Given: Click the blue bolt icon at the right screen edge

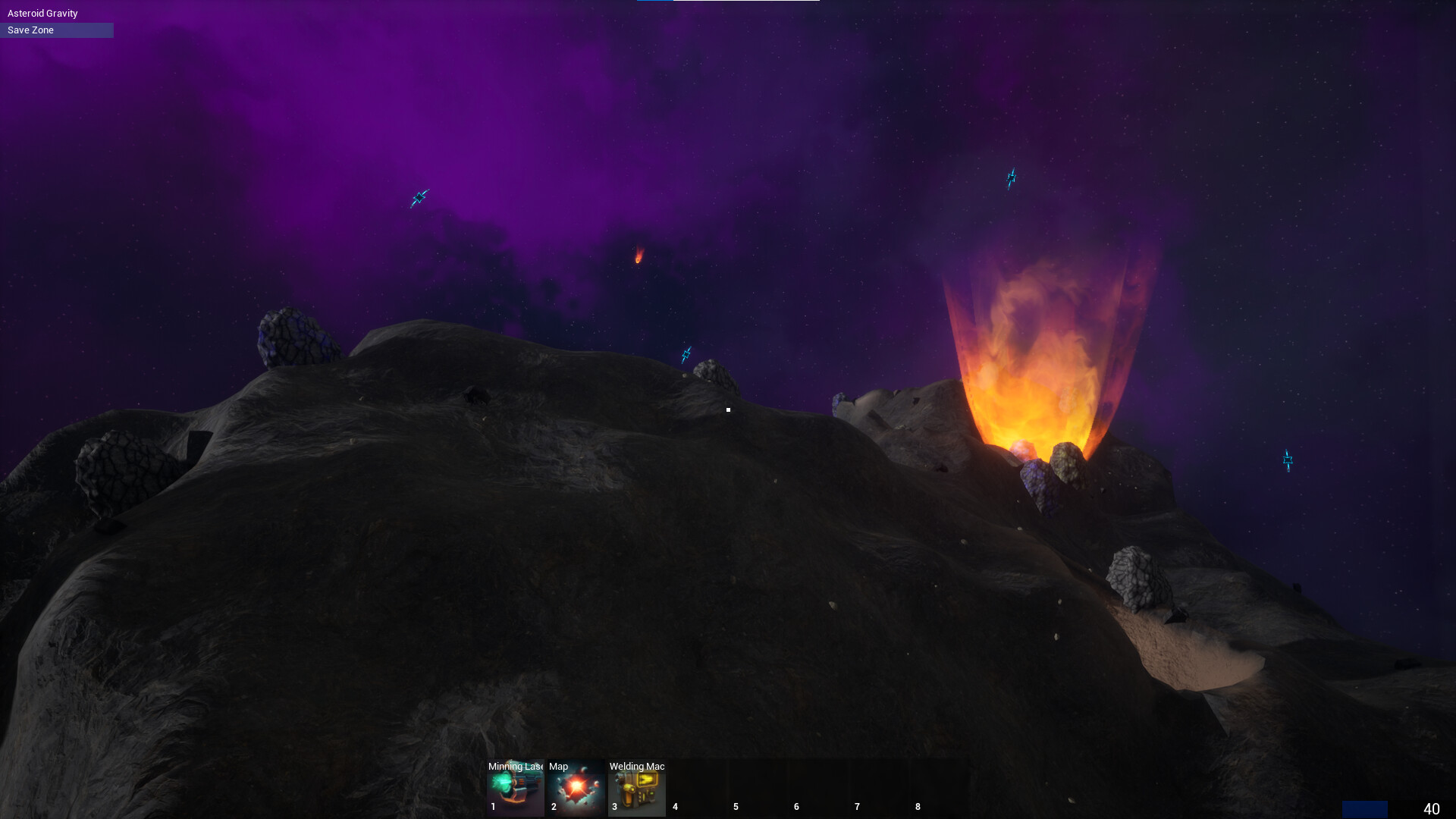Looking at the screenshot, I should [1287, 460].
